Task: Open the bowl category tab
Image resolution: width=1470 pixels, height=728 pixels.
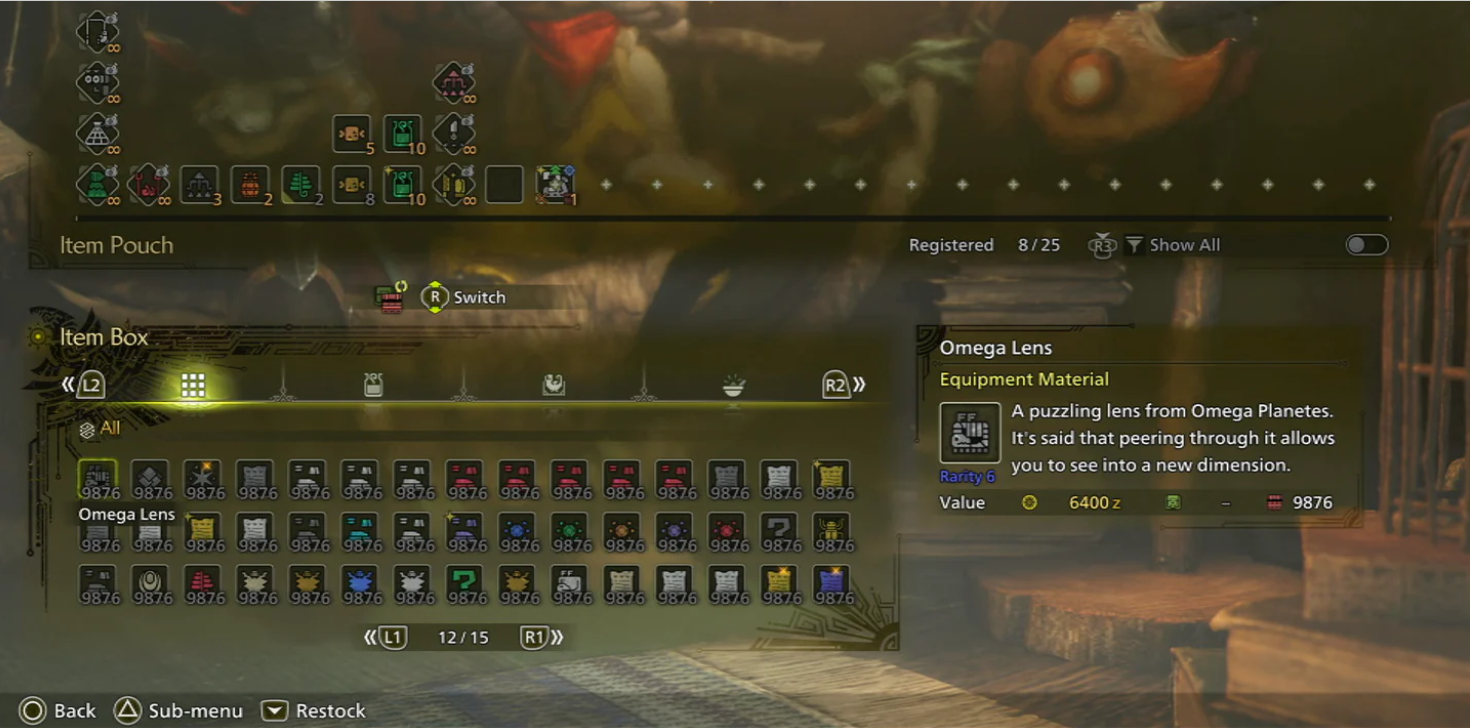Action: click(x=734, y=386)
